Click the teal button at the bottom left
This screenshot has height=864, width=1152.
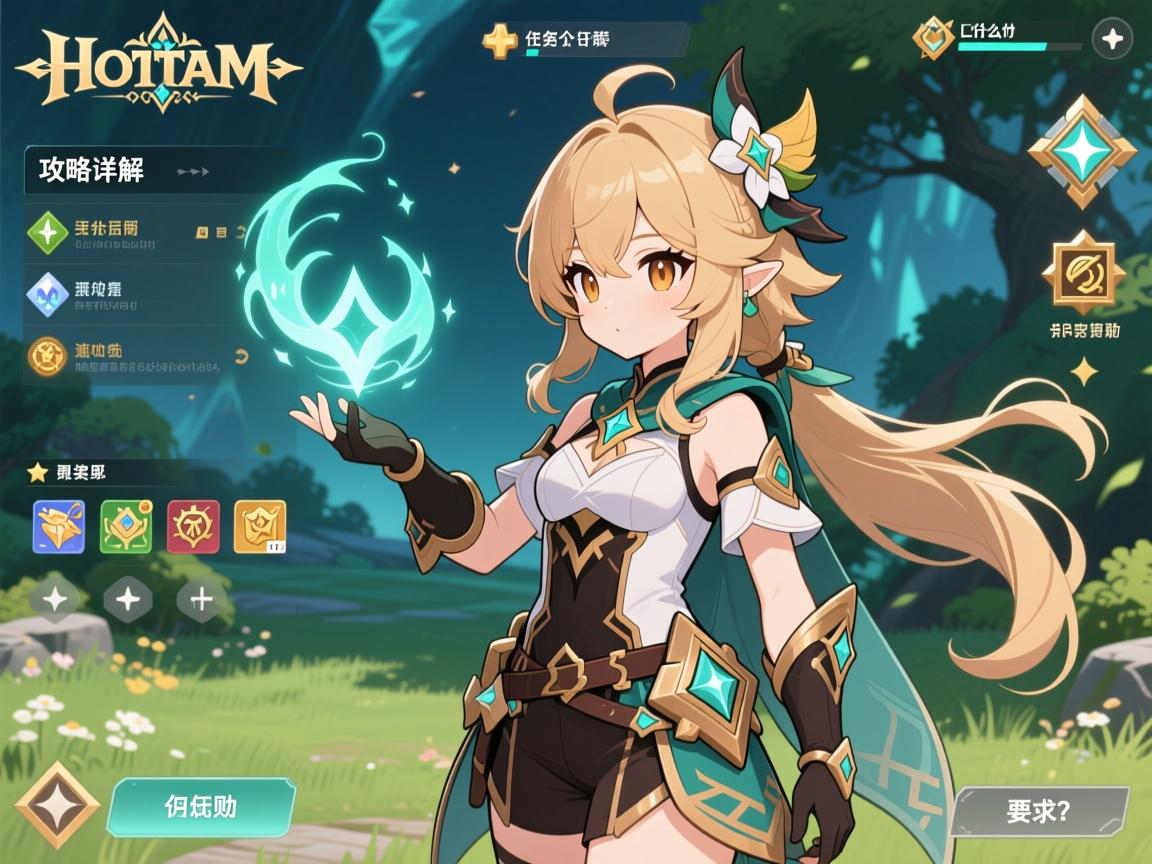pos(200,807)
